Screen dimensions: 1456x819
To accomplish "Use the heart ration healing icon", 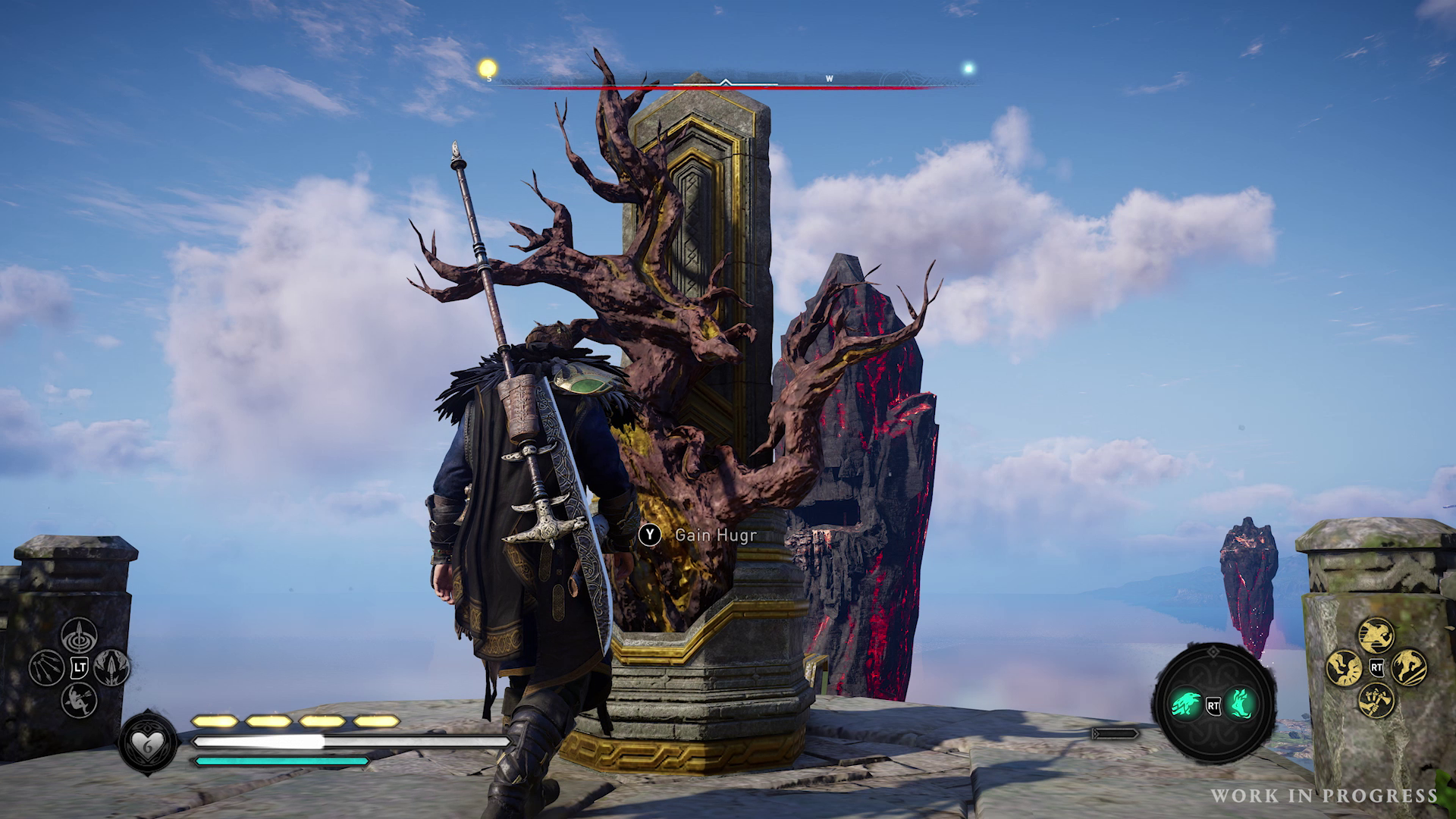I will click(147, 742).
